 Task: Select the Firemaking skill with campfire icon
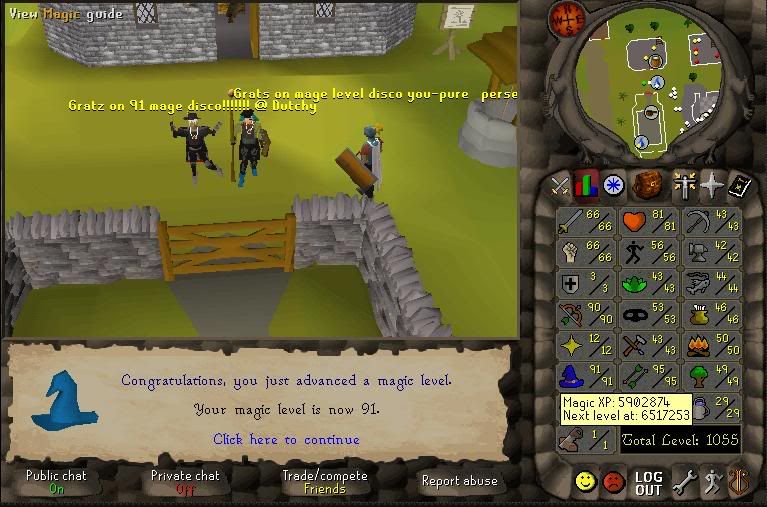tap(708, 345)
